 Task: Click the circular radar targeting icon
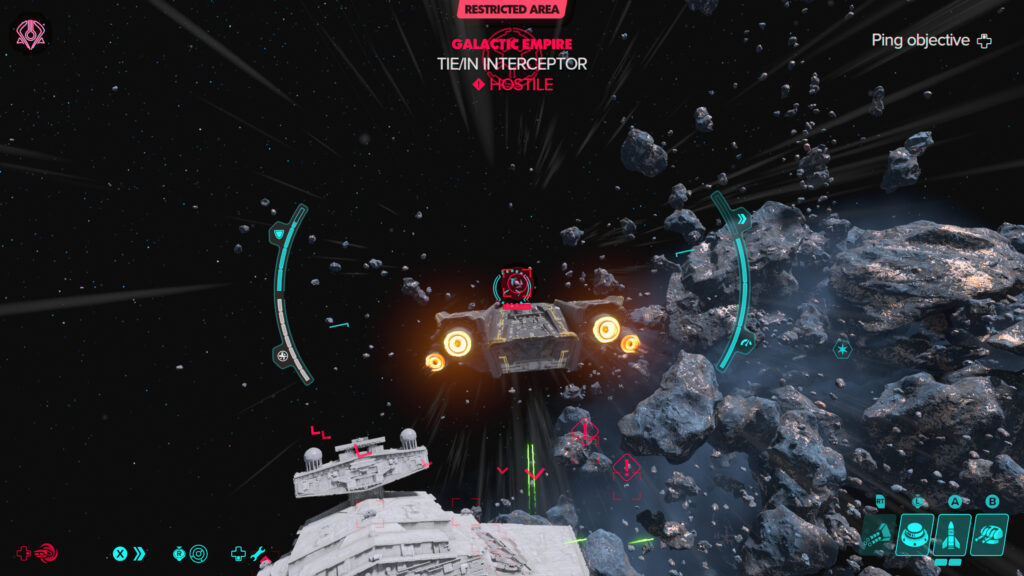pos(198,553)
